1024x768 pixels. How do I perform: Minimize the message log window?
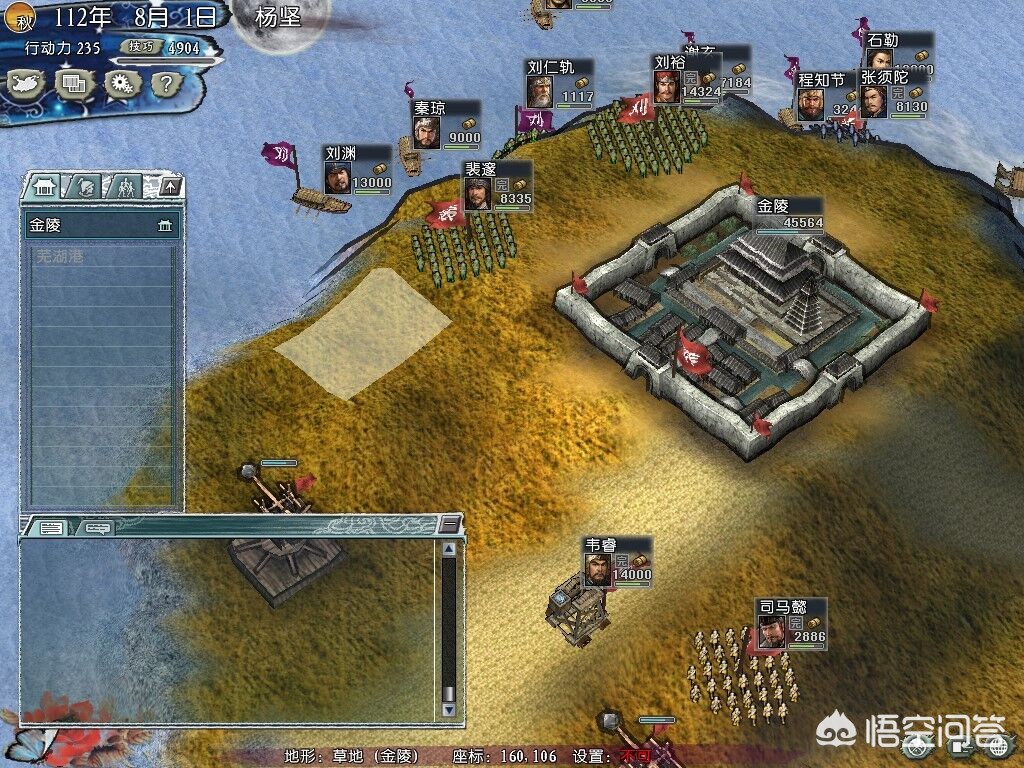point(451,525)
